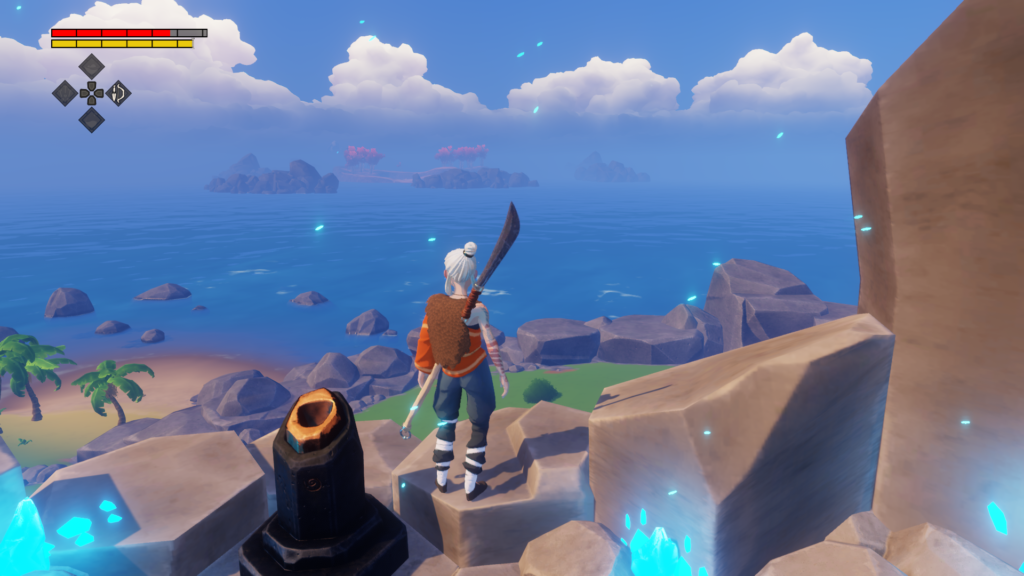Select the bow and arrow quick slot
The width and height of the screenshot is (1024, 576).
118,93
